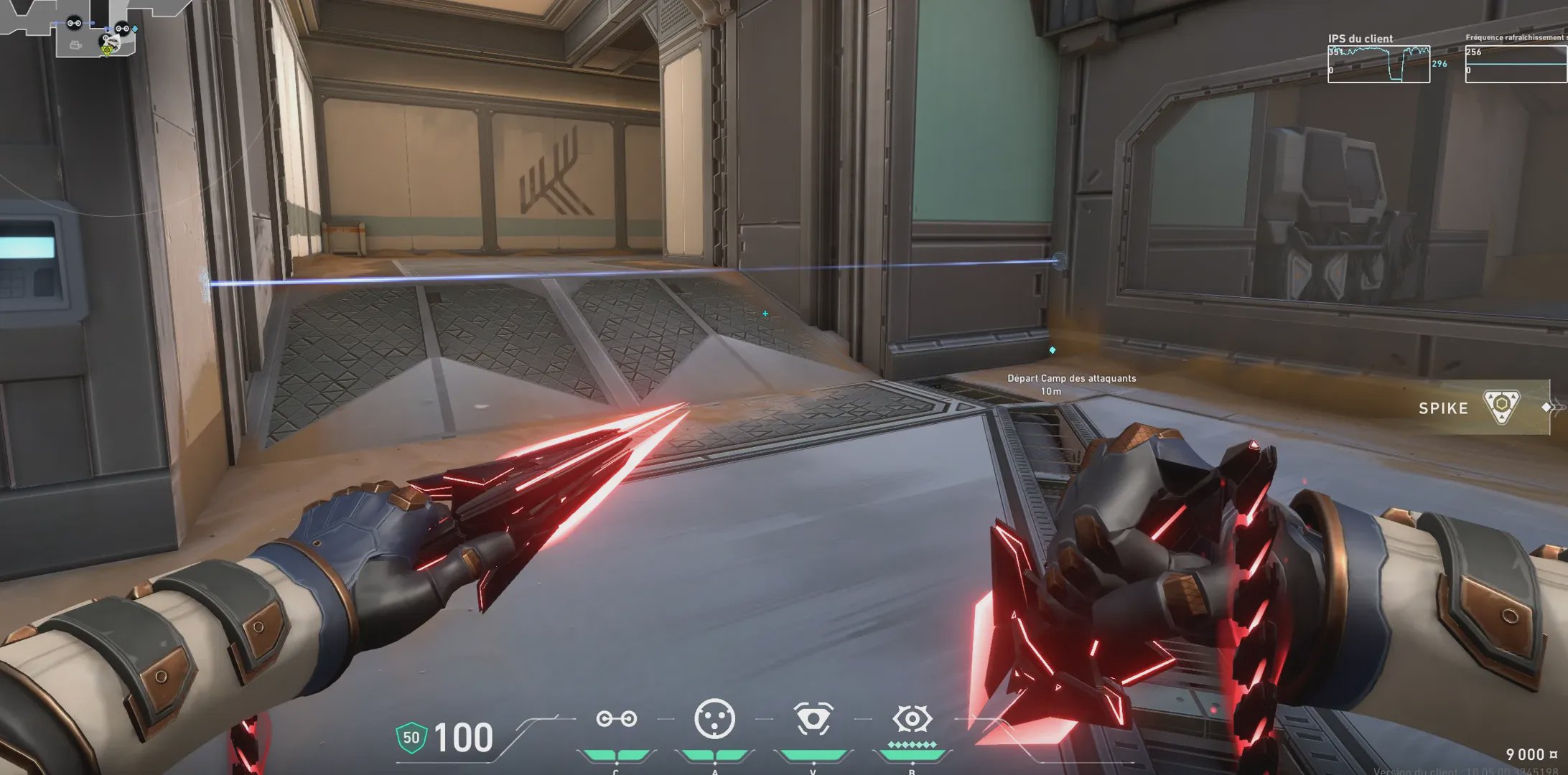Activate the Cyber Cage ability icon
The image size is (1568, 775).
tap(714, 718)
